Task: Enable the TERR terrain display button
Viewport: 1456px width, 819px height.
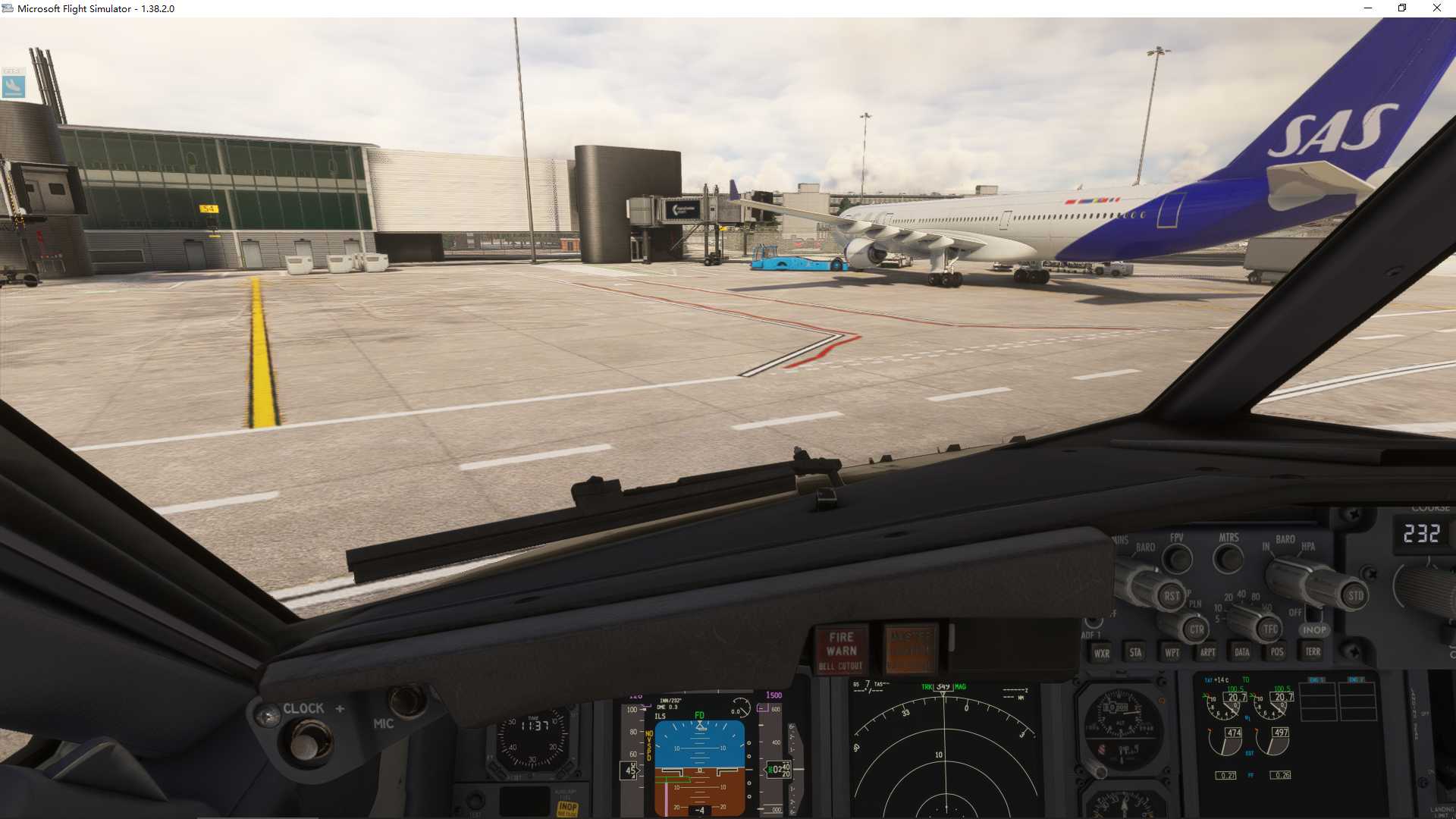Action: [x=1313, y=652]
